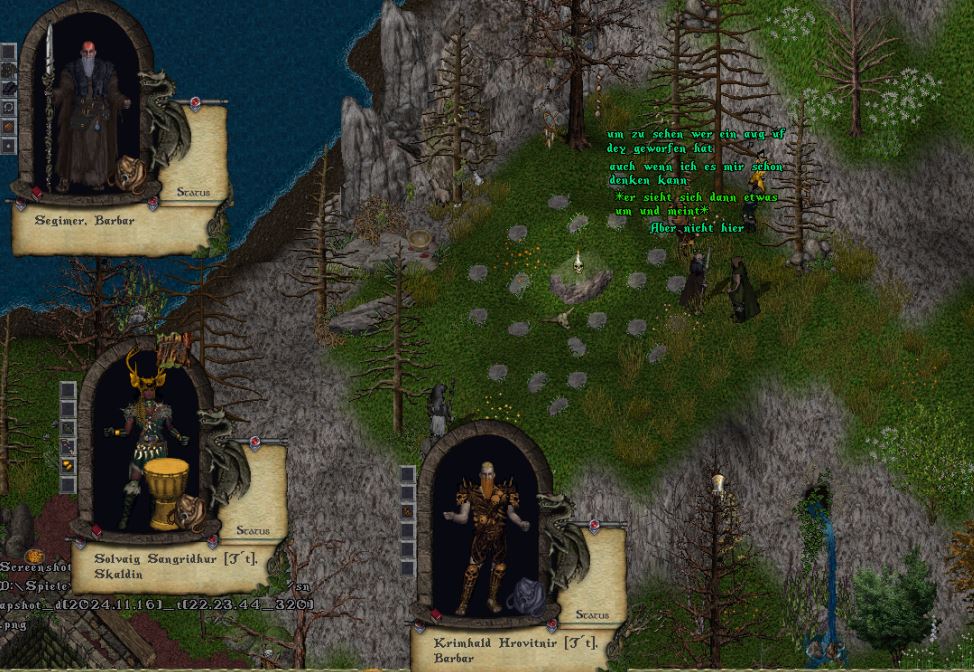Click Solveig's red book icon
Image resolution: width=974 pixels, height=672 pixels.
[x=98, y=531]
